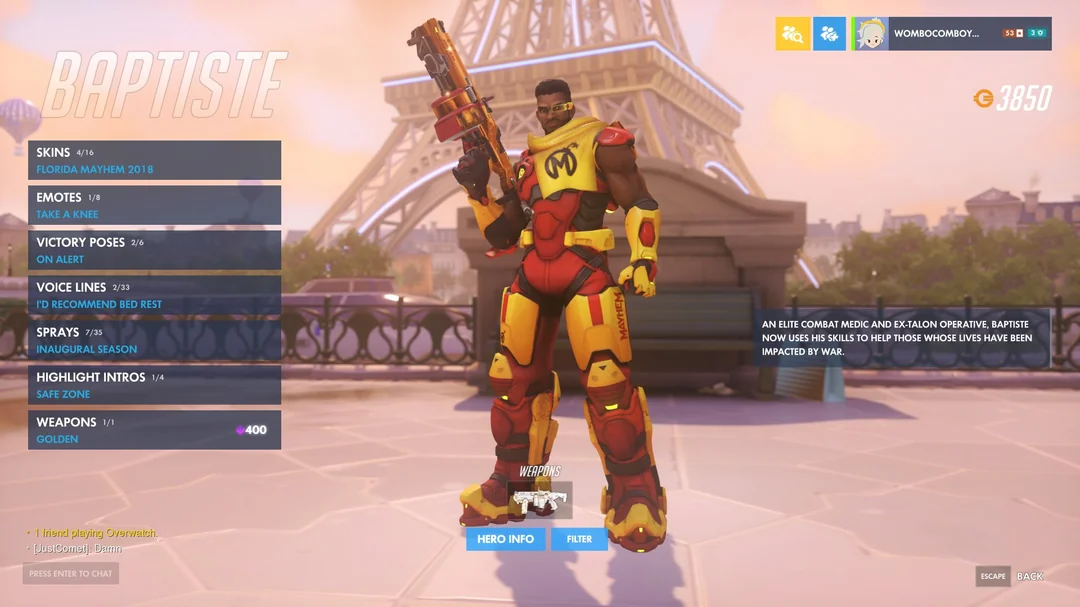Open the yellow find group icon
Screen dimensions: 1080x607
point(792,33)
